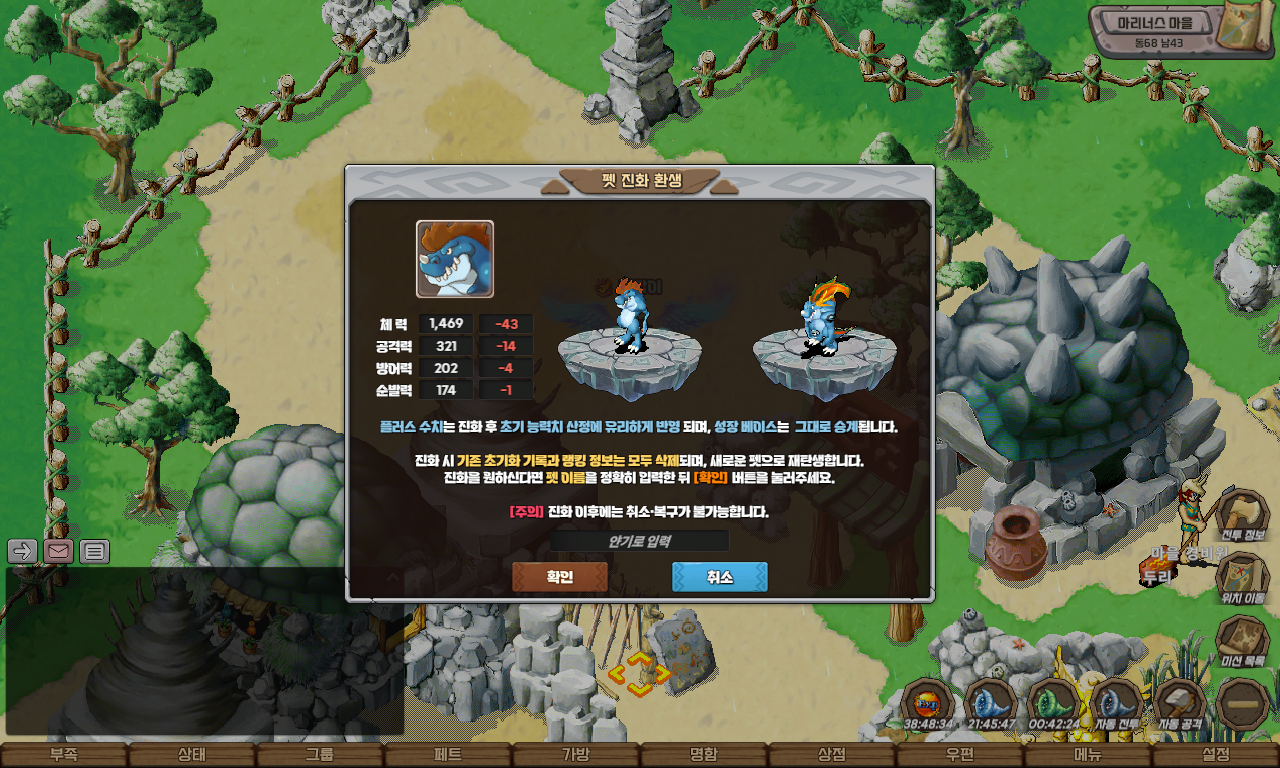
Task: Open the 가방 bag menu
Action: tap(576, 755)
